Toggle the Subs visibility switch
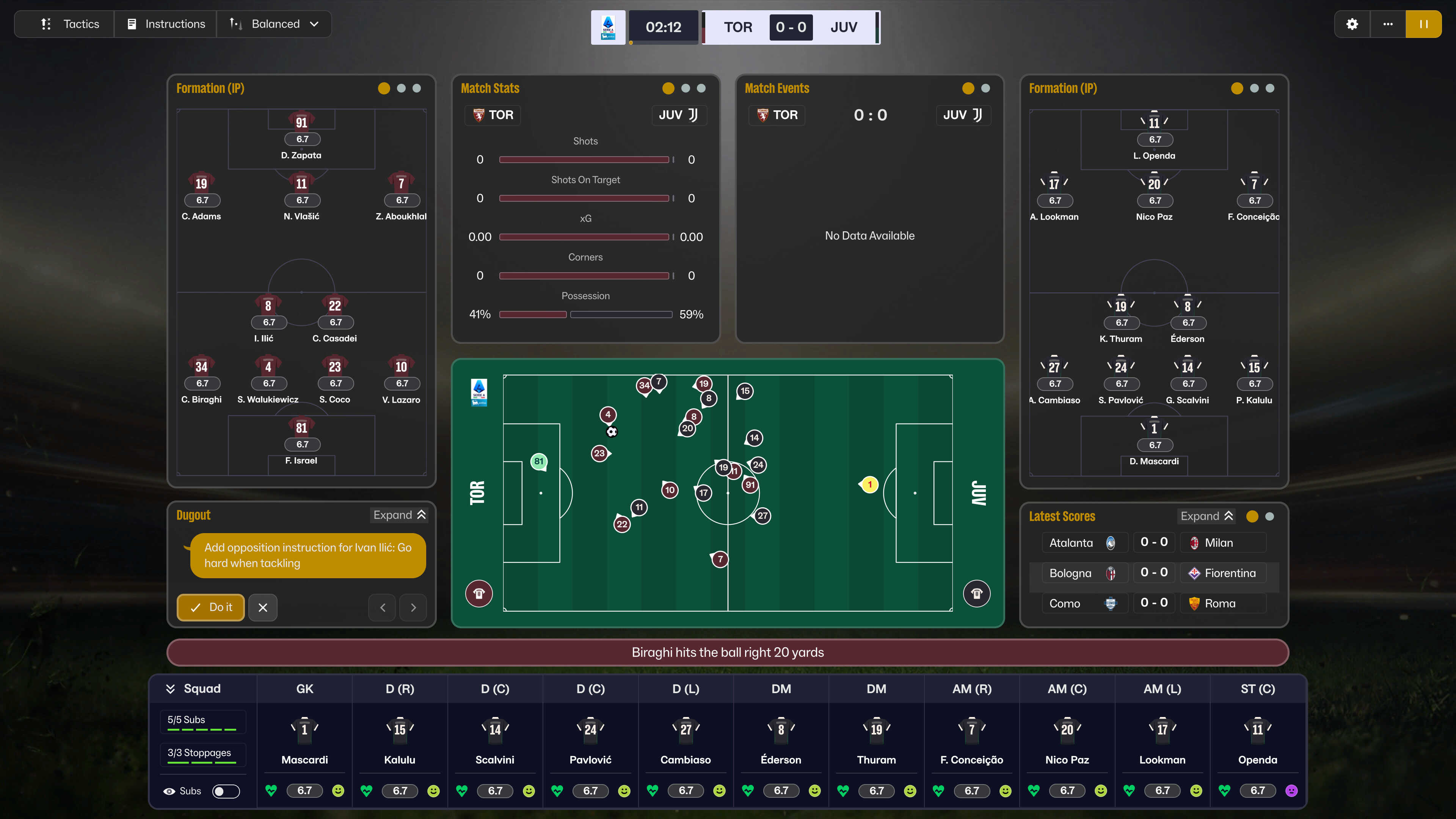 tap(226, 791)
